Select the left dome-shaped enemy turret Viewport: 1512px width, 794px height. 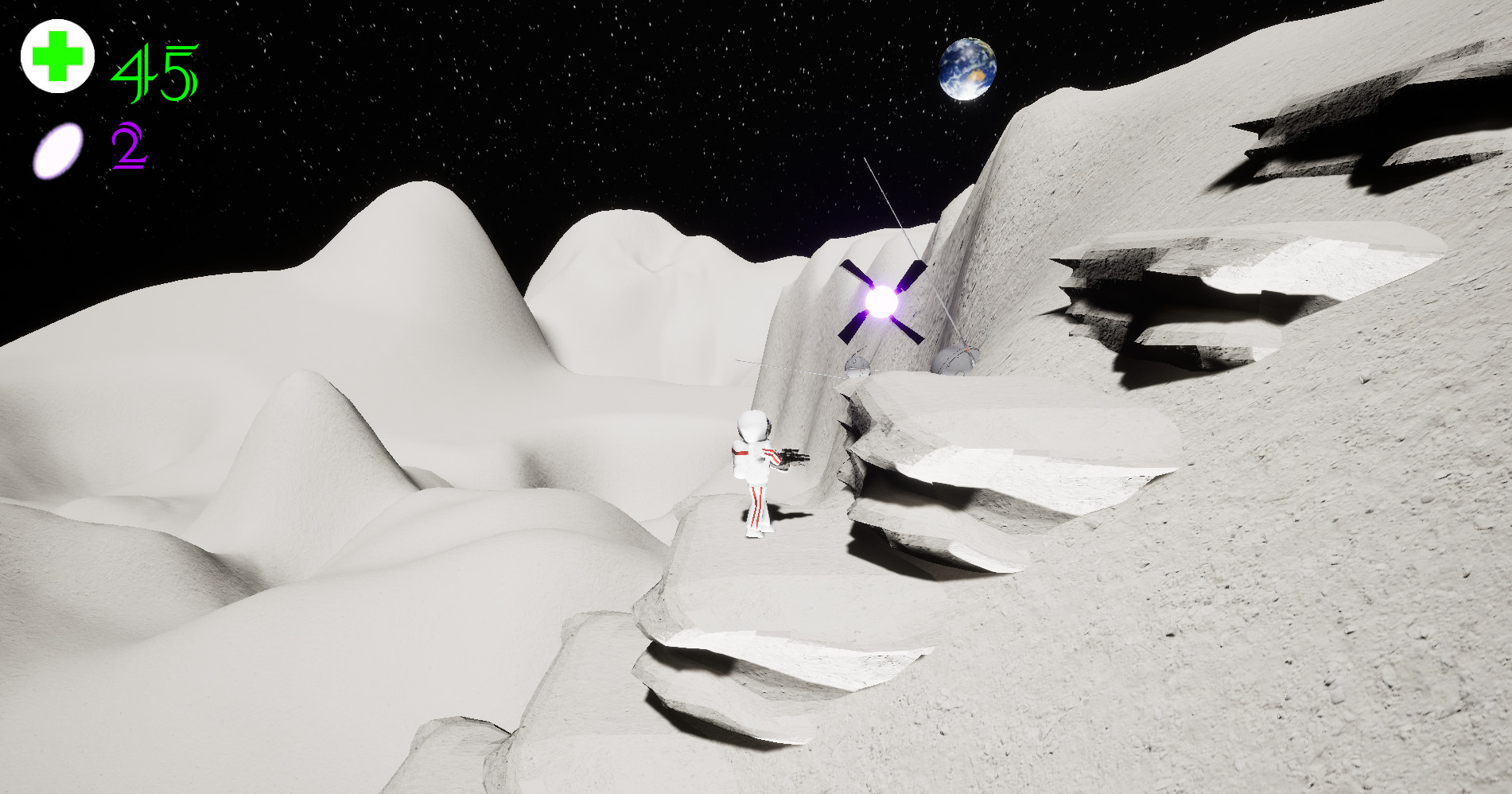tap(857, 366)
